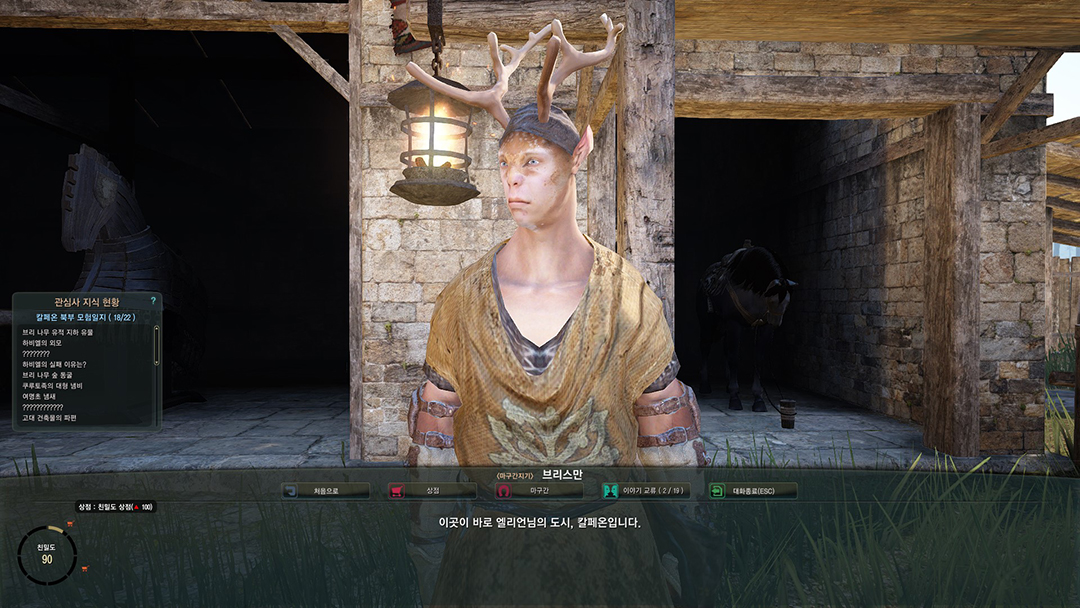Choose the 하비엘의 실패 이유는? entry

54,364
